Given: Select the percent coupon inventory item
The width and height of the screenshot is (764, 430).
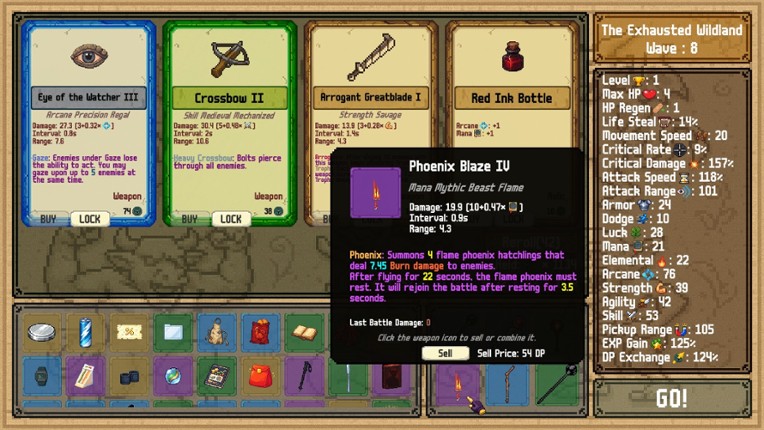Looking at the screenshot, I should [128, 333].
